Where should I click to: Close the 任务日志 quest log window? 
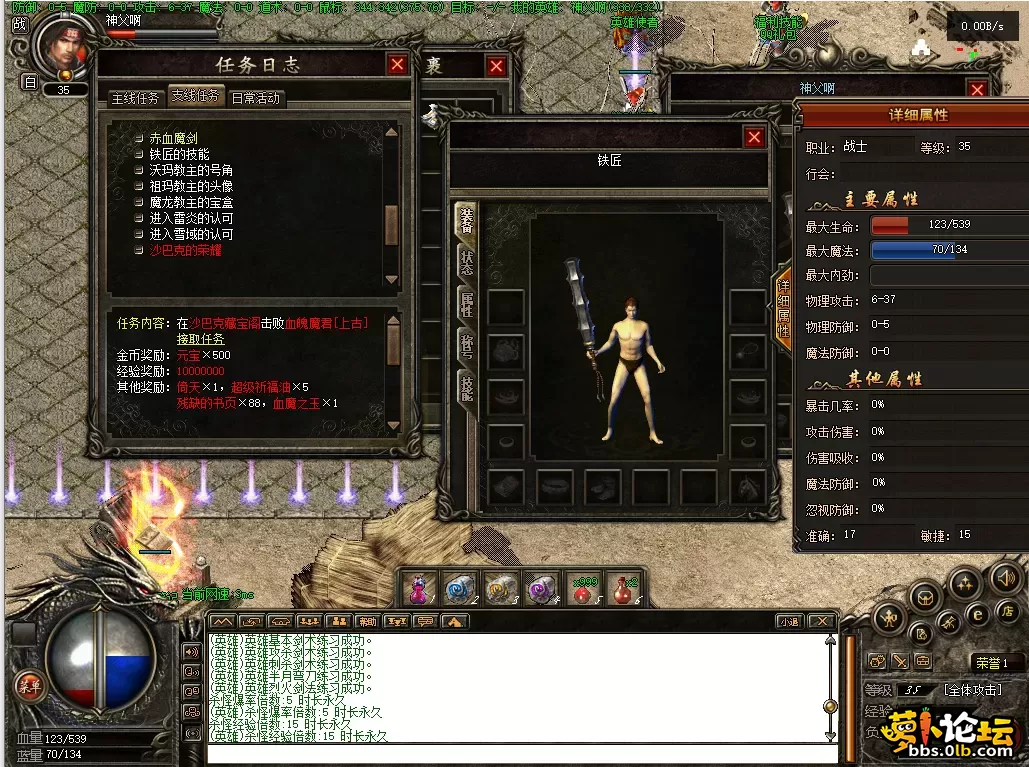(x=398, y=65)
